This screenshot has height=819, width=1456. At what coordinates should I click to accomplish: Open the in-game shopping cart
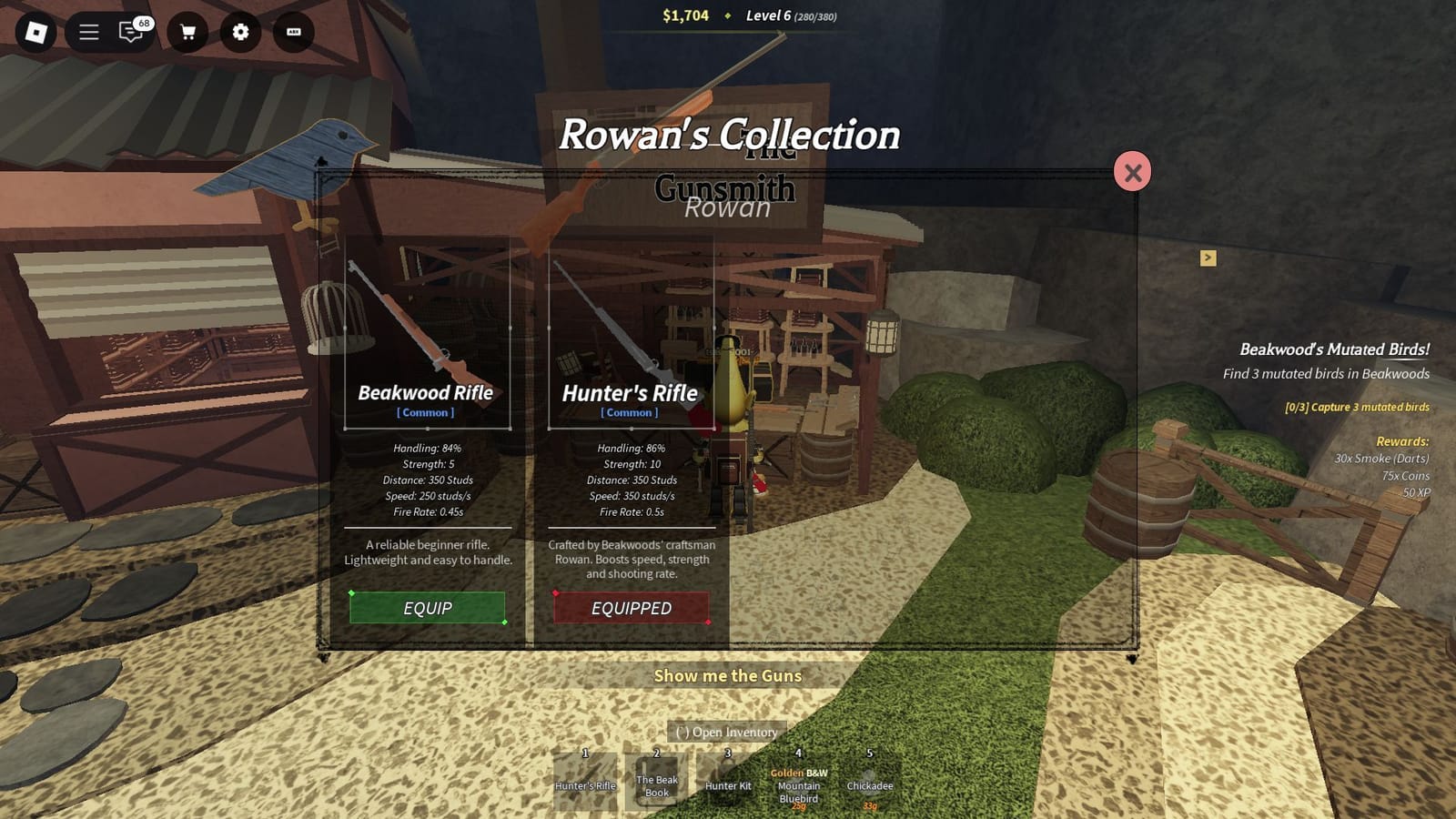coord(188,32)
